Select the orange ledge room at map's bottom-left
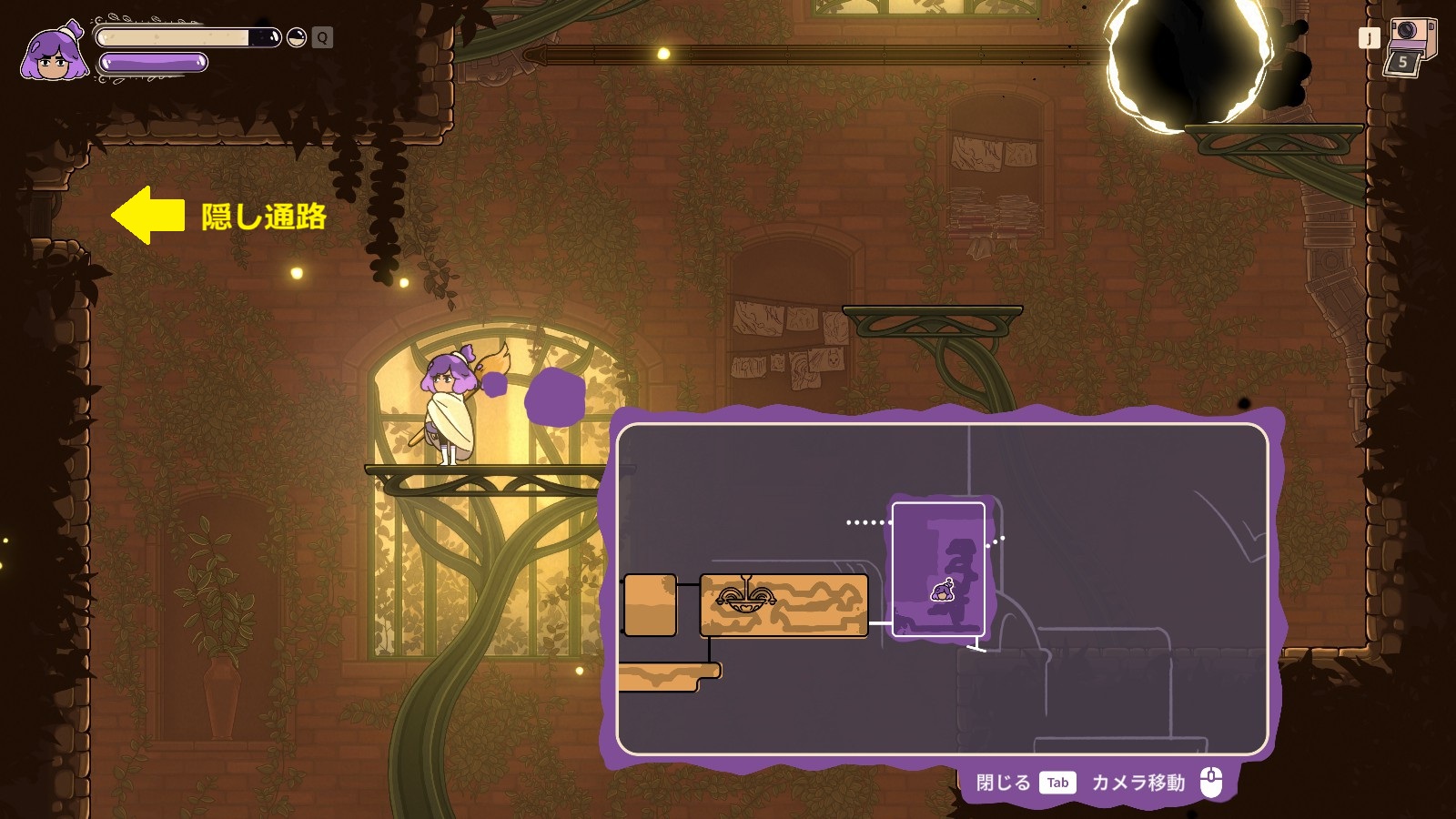This screenshot has width=1456, height=819. click(667, 677)
